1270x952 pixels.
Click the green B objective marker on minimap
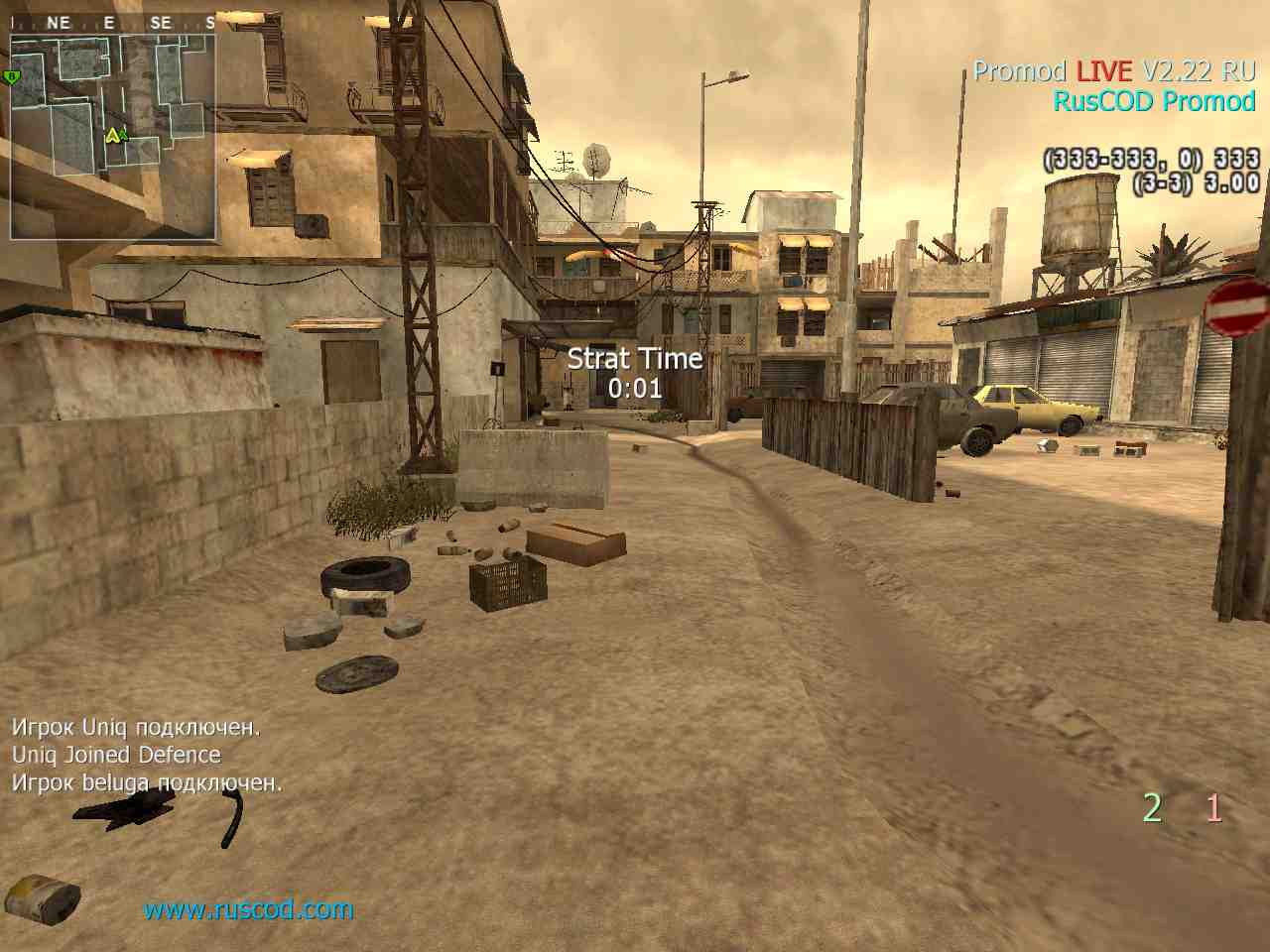(12, 76)
